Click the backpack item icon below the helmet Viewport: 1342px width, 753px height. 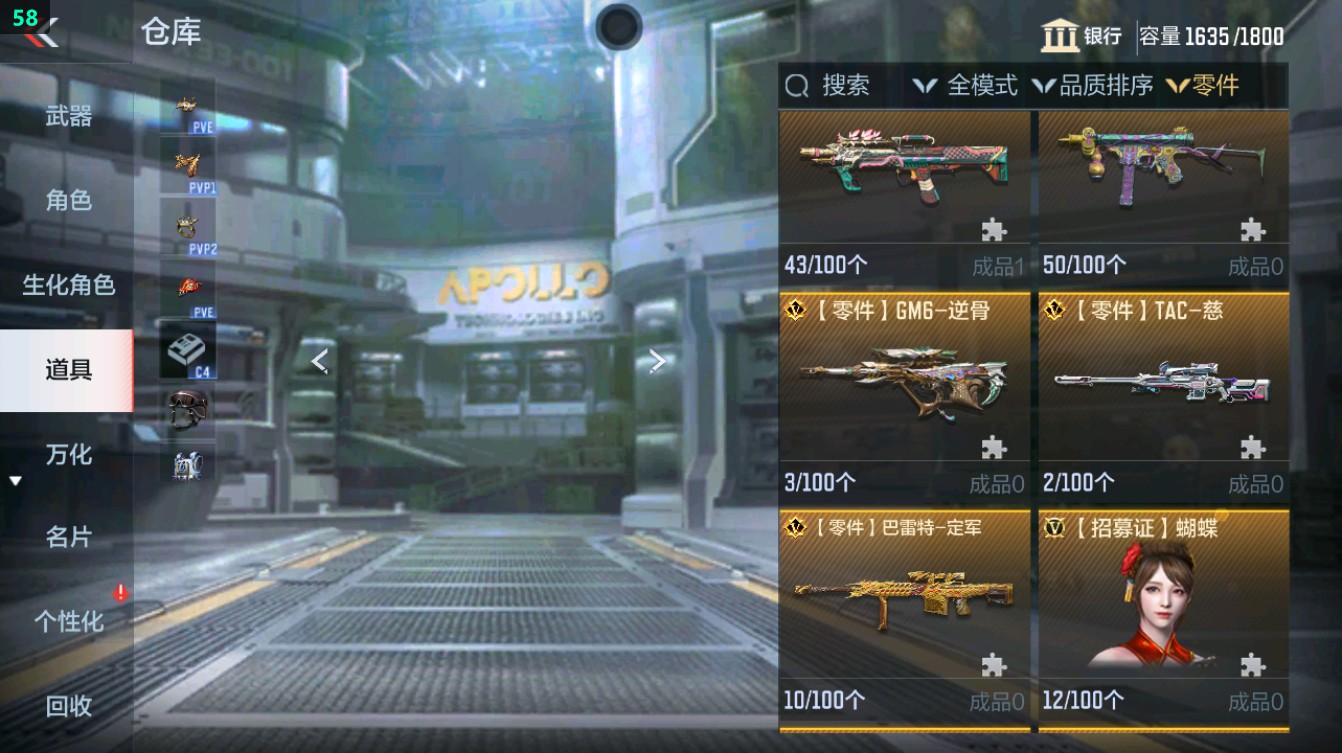(x=185, y=468)
